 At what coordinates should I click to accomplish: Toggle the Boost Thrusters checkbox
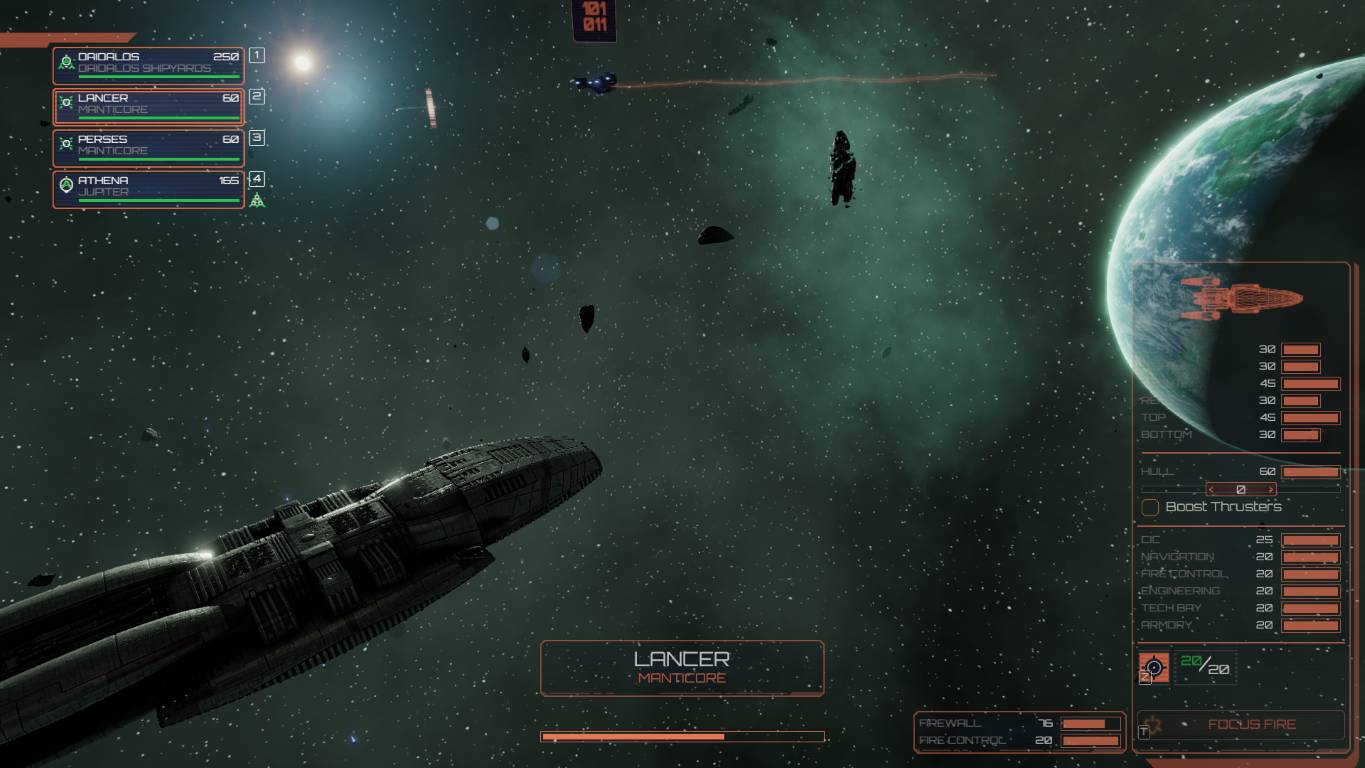tap(1150, 507)
